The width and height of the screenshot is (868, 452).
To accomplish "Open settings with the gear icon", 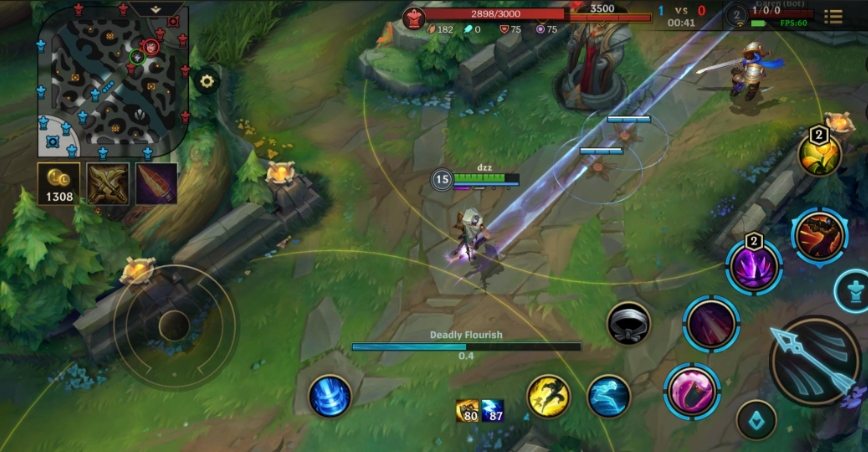I will click(207, 81).
